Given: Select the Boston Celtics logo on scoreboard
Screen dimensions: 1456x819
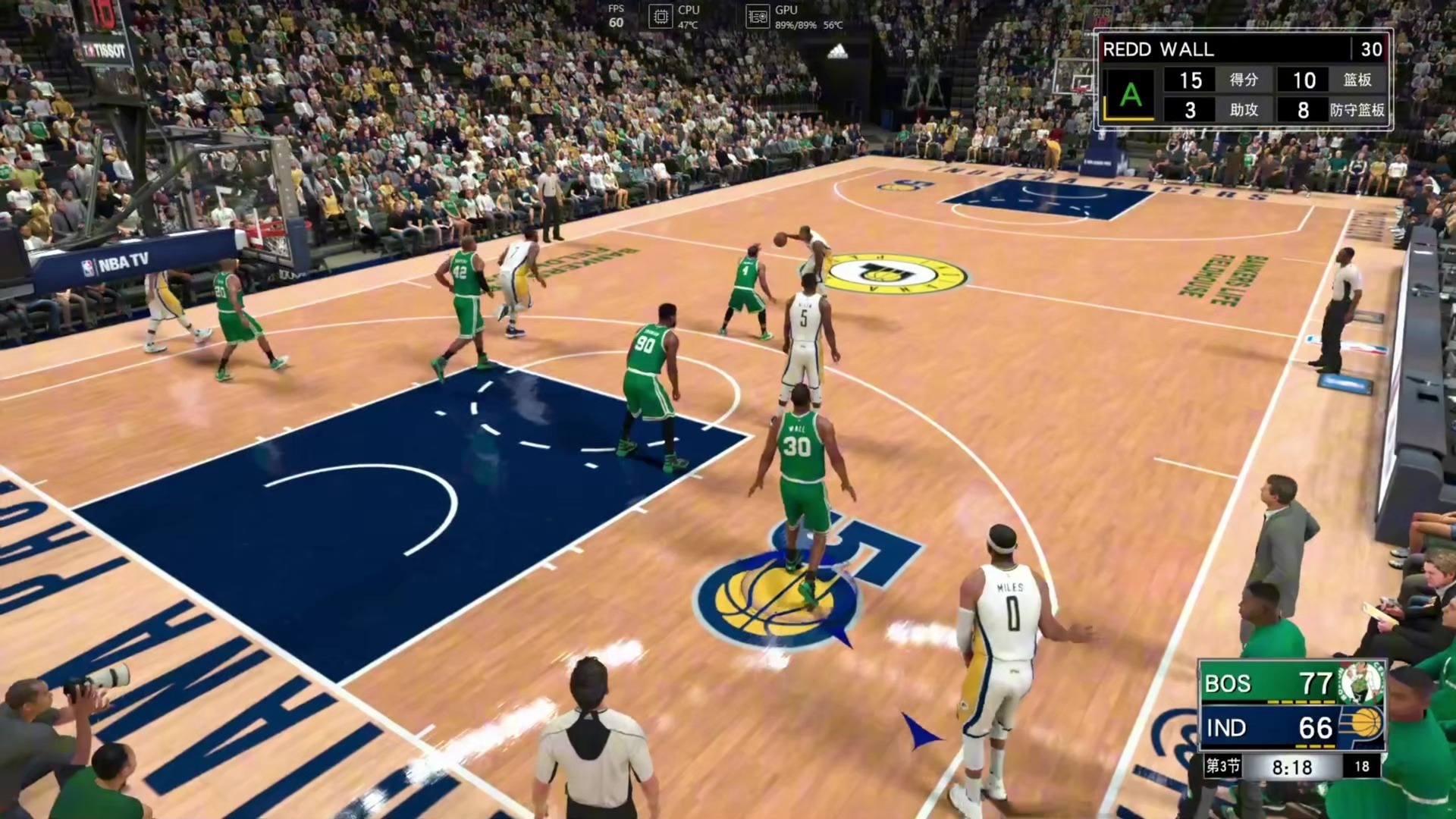Looking at the screenshot, I should 1362,682.
